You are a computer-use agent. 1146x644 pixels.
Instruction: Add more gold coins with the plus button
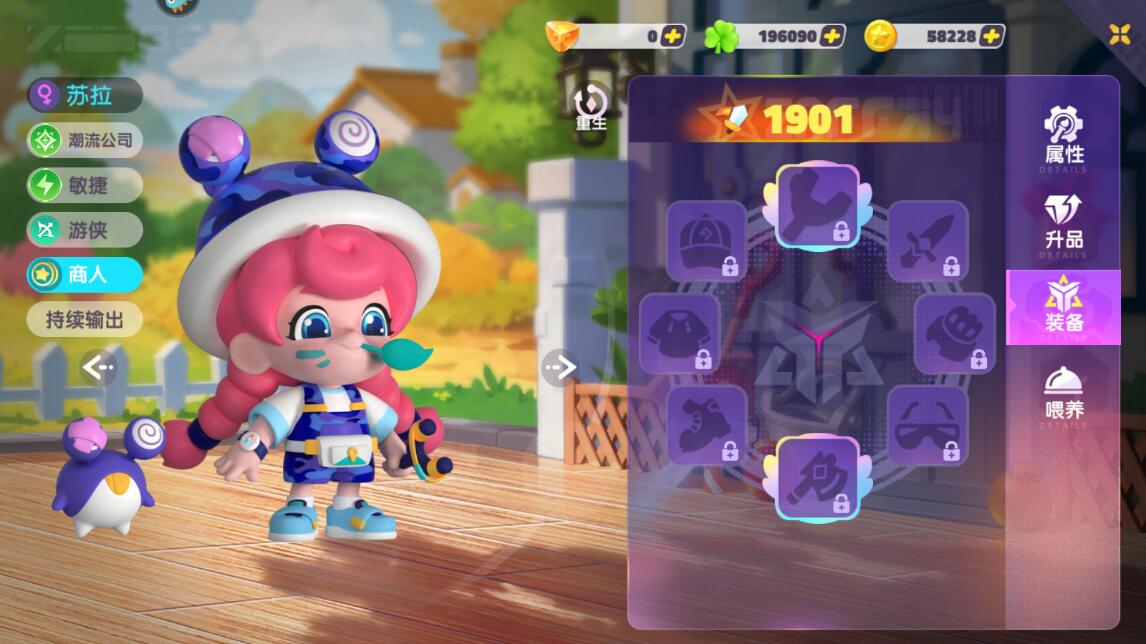tap(991, 36)
